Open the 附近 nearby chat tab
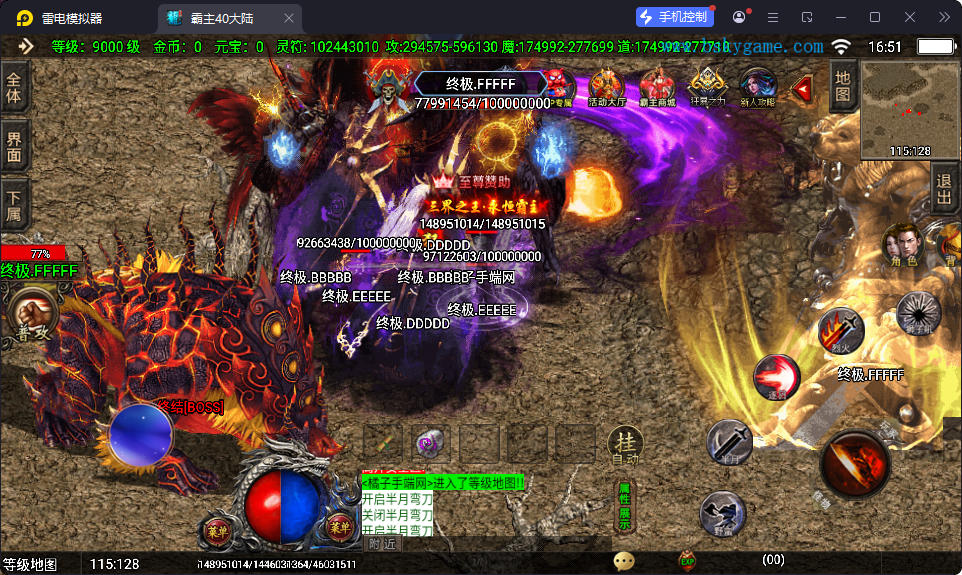This screenshot has width=962, height=575. [383, 544]
